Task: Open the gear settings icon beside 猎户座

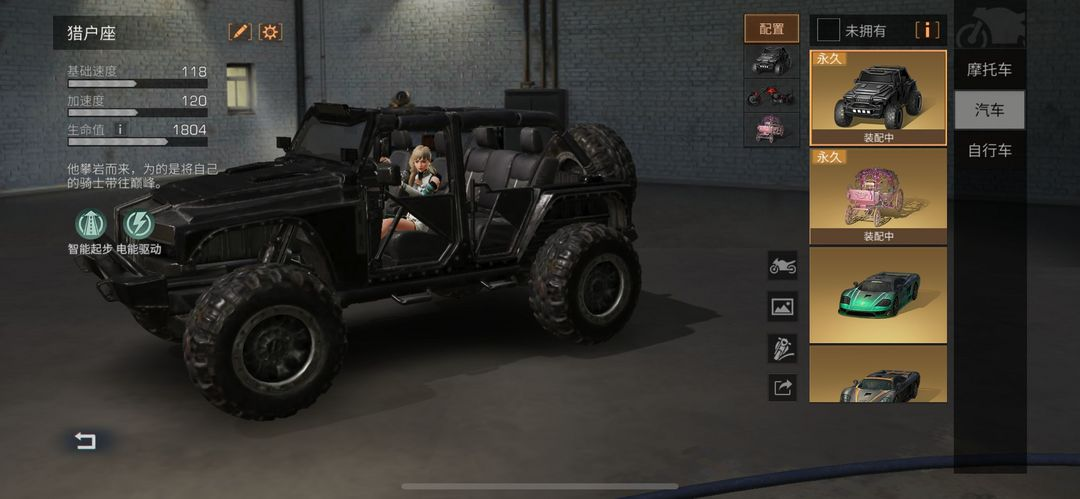Action: pyautogui.click(x=270, y=32)
